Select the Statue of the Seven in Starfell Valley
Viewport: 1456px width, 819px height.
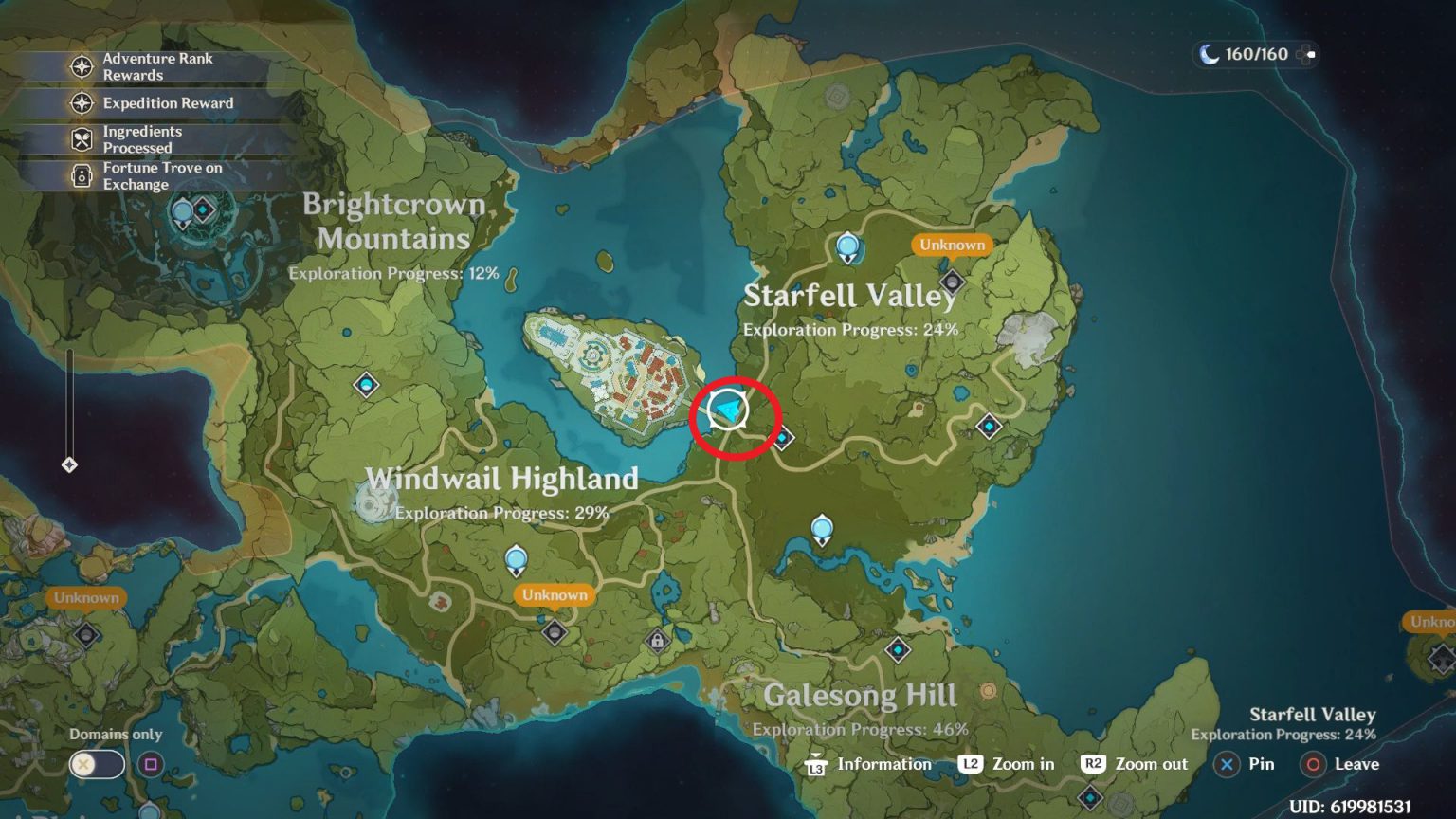point(846,245)
